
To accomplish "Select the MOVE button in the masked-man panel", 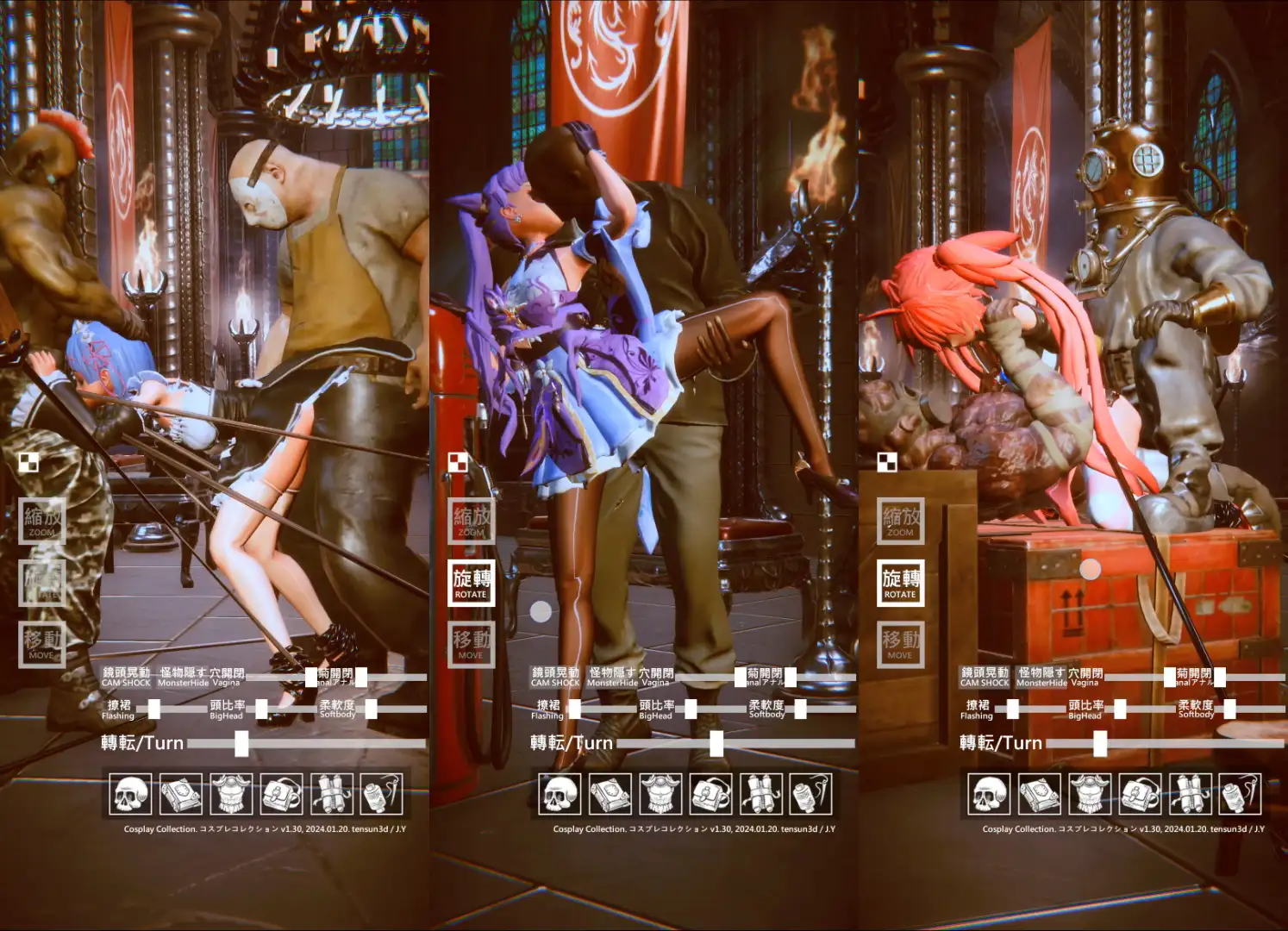I will [x=41, y=643].
